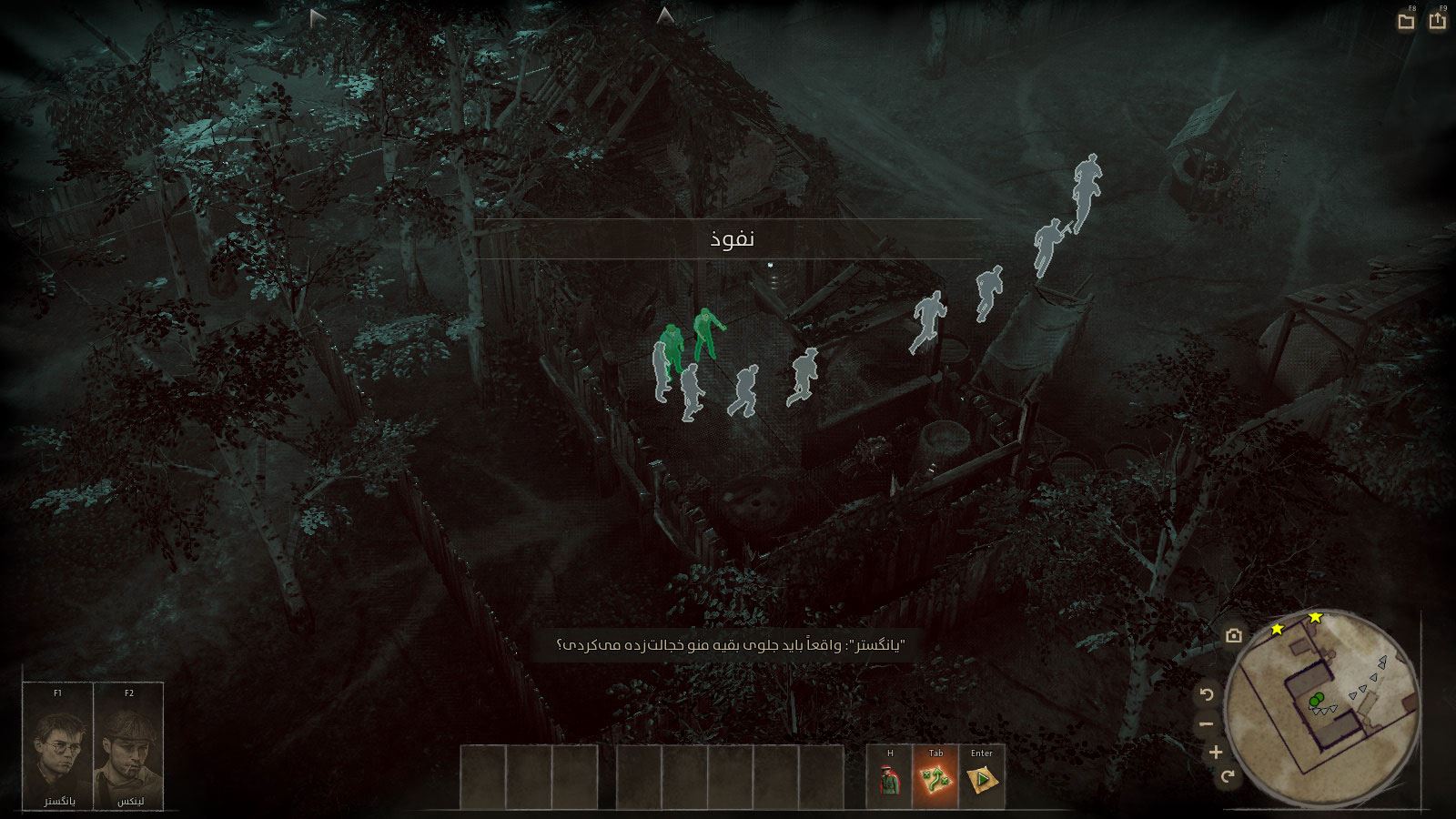Execute the planned actions with the play icon

pos(982,780)
